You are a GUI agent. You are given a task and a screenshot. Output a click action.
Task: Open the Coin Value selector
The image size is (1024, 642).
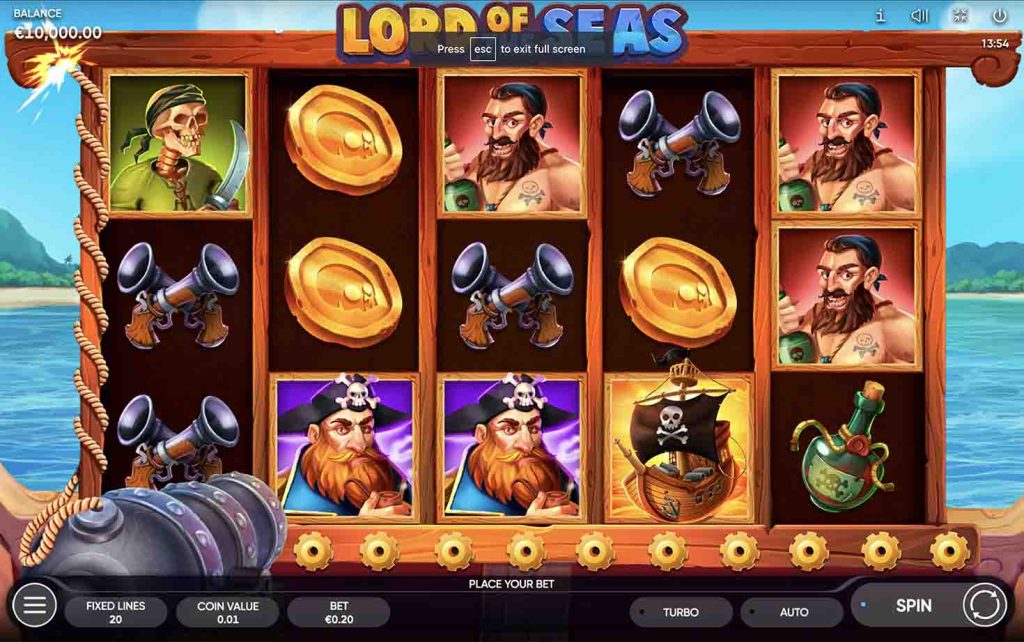pos(227,612)
